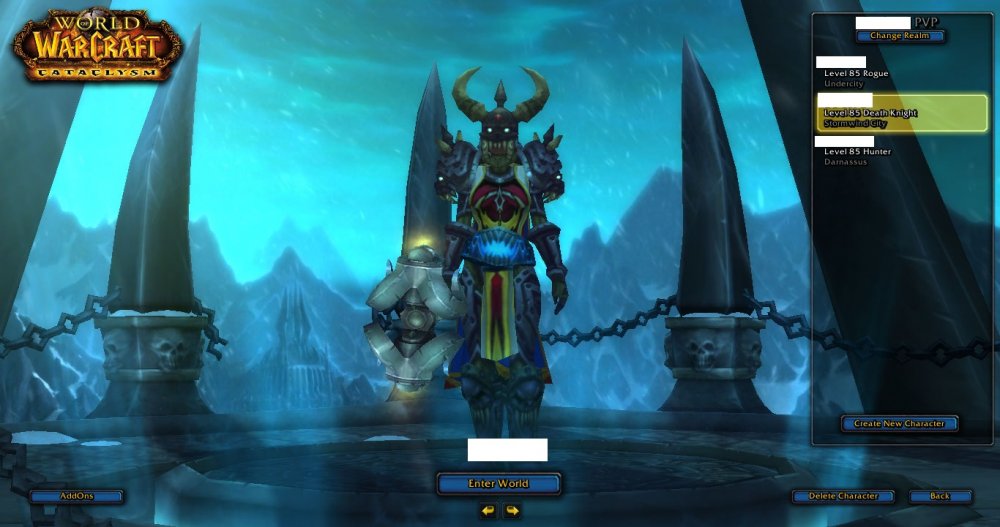Enter the world with the selected character
The height and width of the screenshot is (527, 1000).
pos(498,484)
